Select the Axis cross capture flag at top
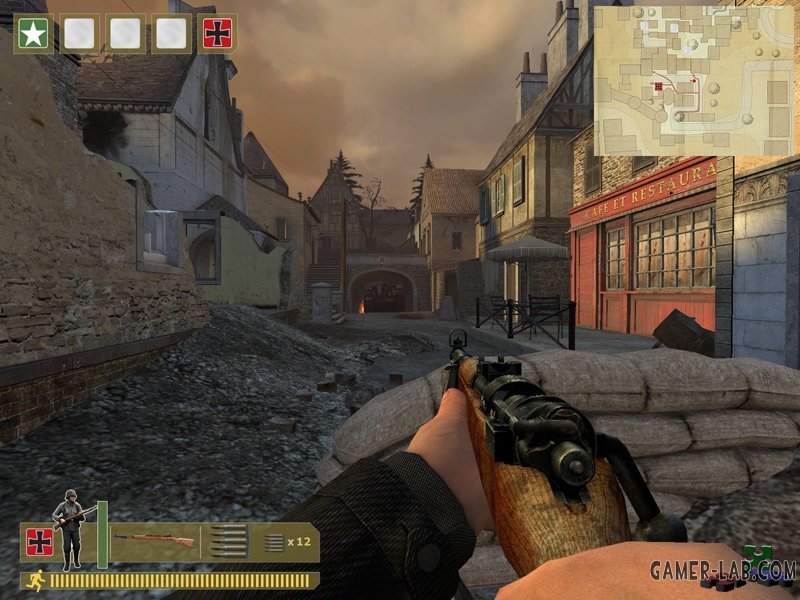 [x=219, y=33]
